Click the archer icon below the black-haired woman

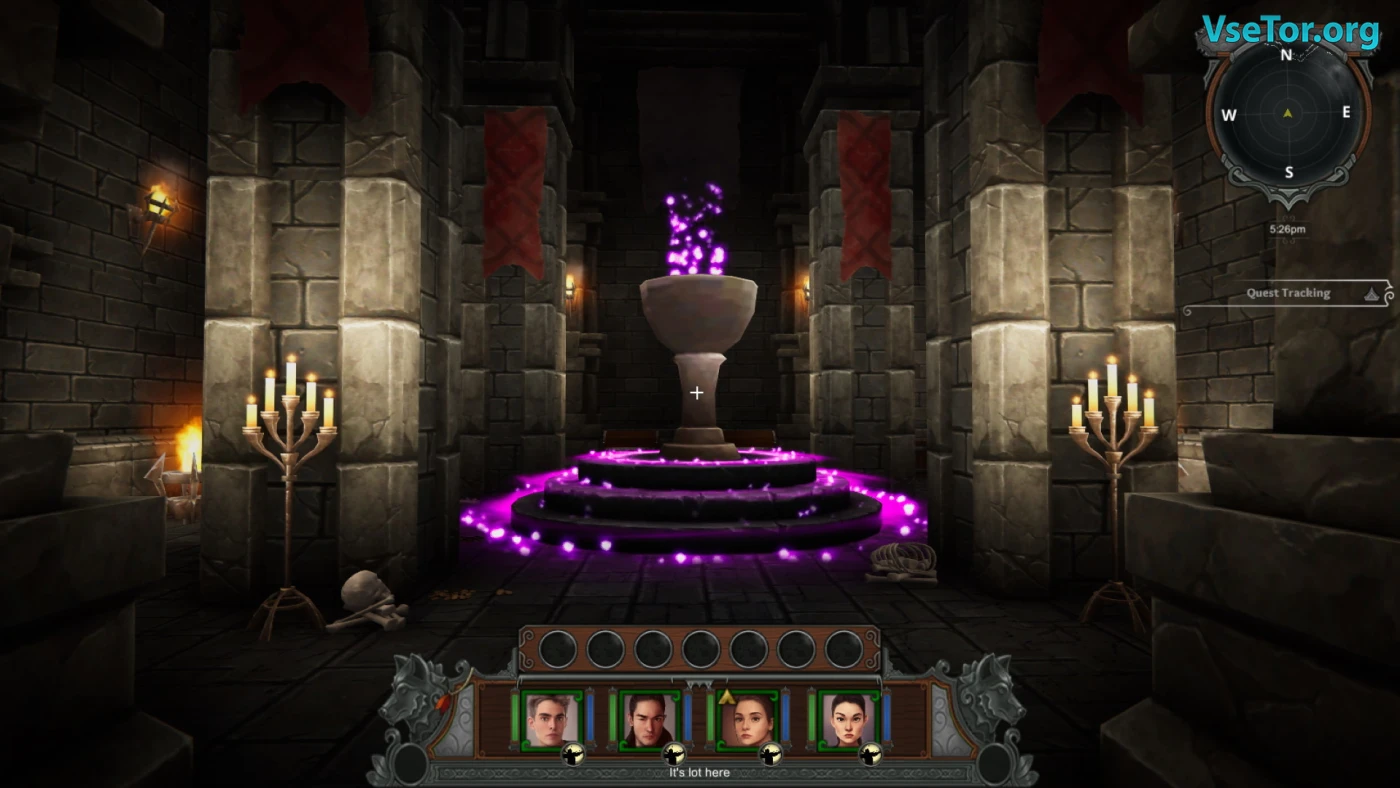click(x=870, y=755)
